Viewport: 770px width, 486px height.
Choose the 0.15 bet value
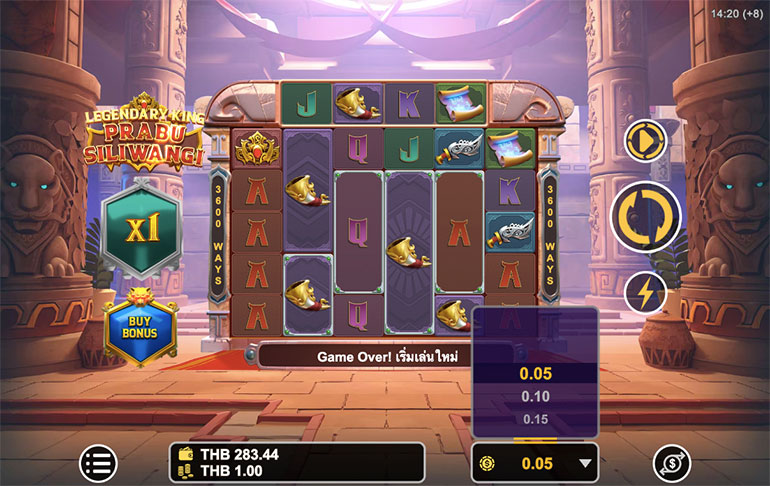[x=535, y=419]
